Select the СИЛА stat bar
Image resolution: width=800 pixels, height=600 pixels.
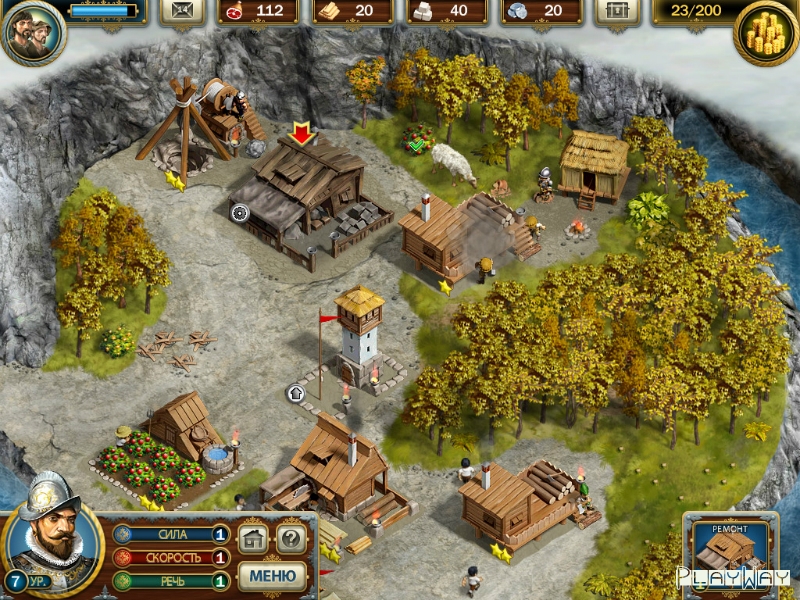170,535
